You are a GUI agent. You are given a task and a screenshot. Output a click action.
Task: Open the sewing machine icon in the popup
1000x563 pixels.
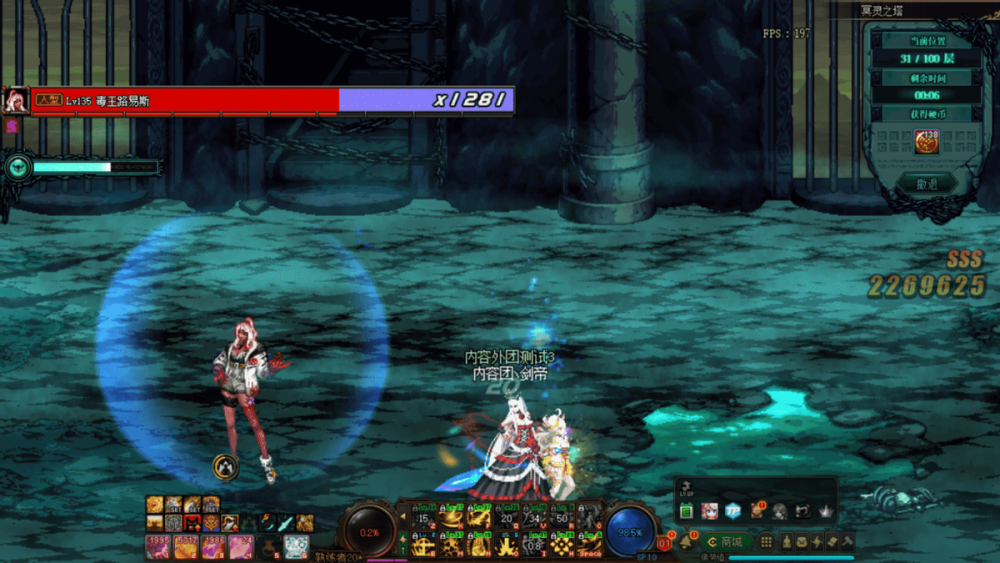point(802,511)
